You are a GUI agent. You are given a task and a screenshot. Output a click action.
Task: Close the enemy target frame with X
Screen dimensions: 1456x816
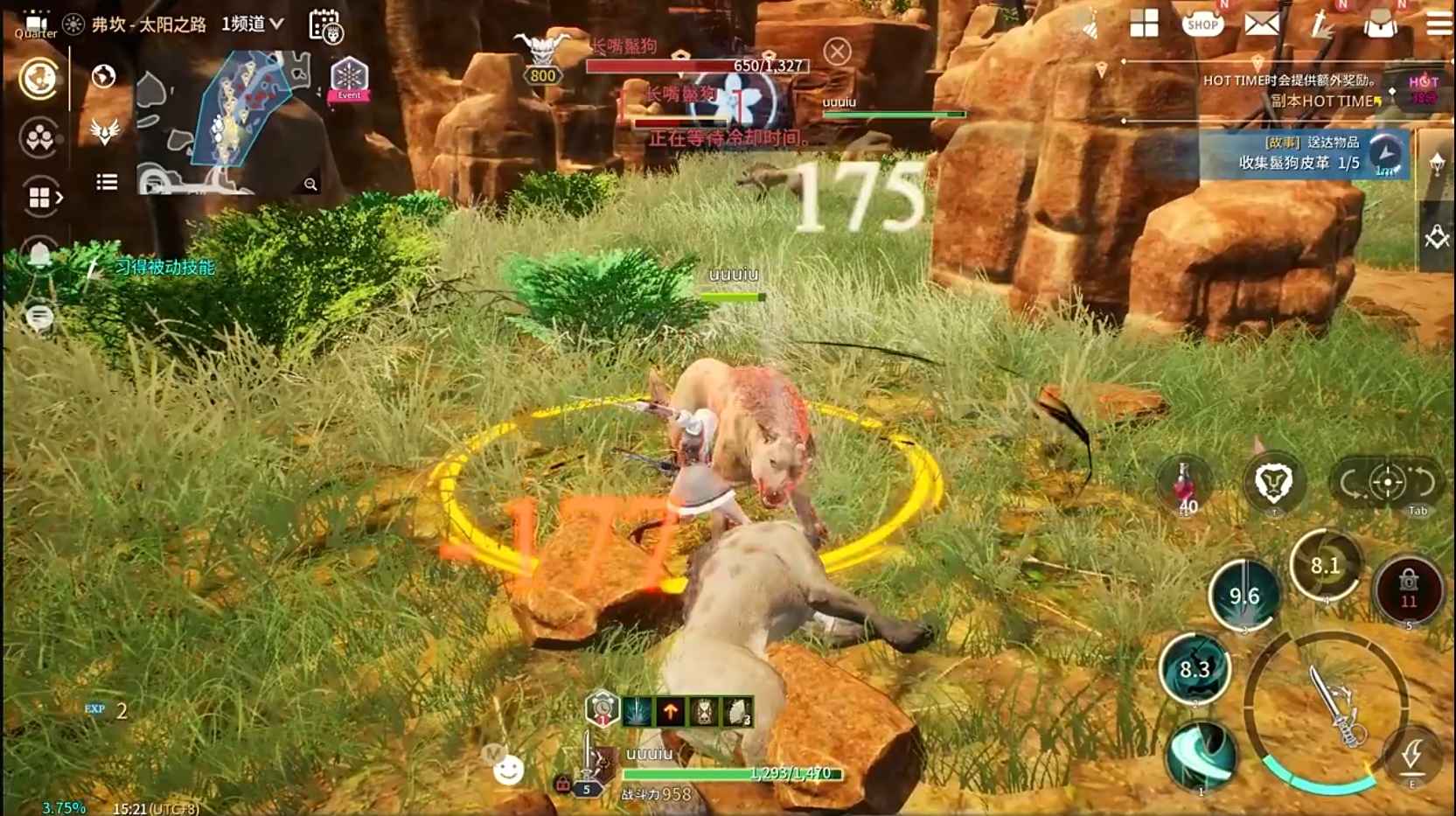[x=837, y=52]
